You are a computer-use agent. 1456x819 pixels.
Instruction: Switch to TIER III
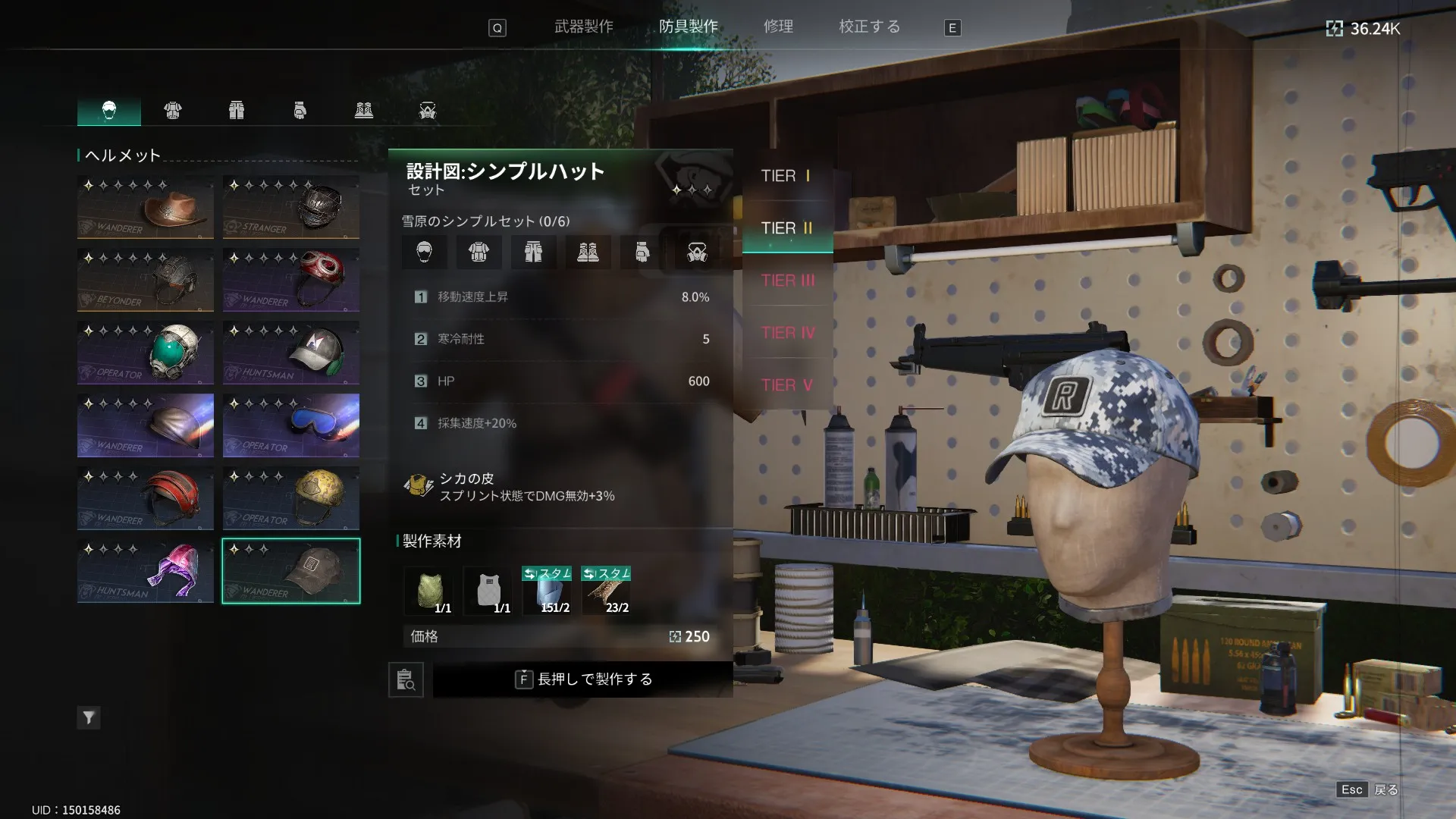787,281
